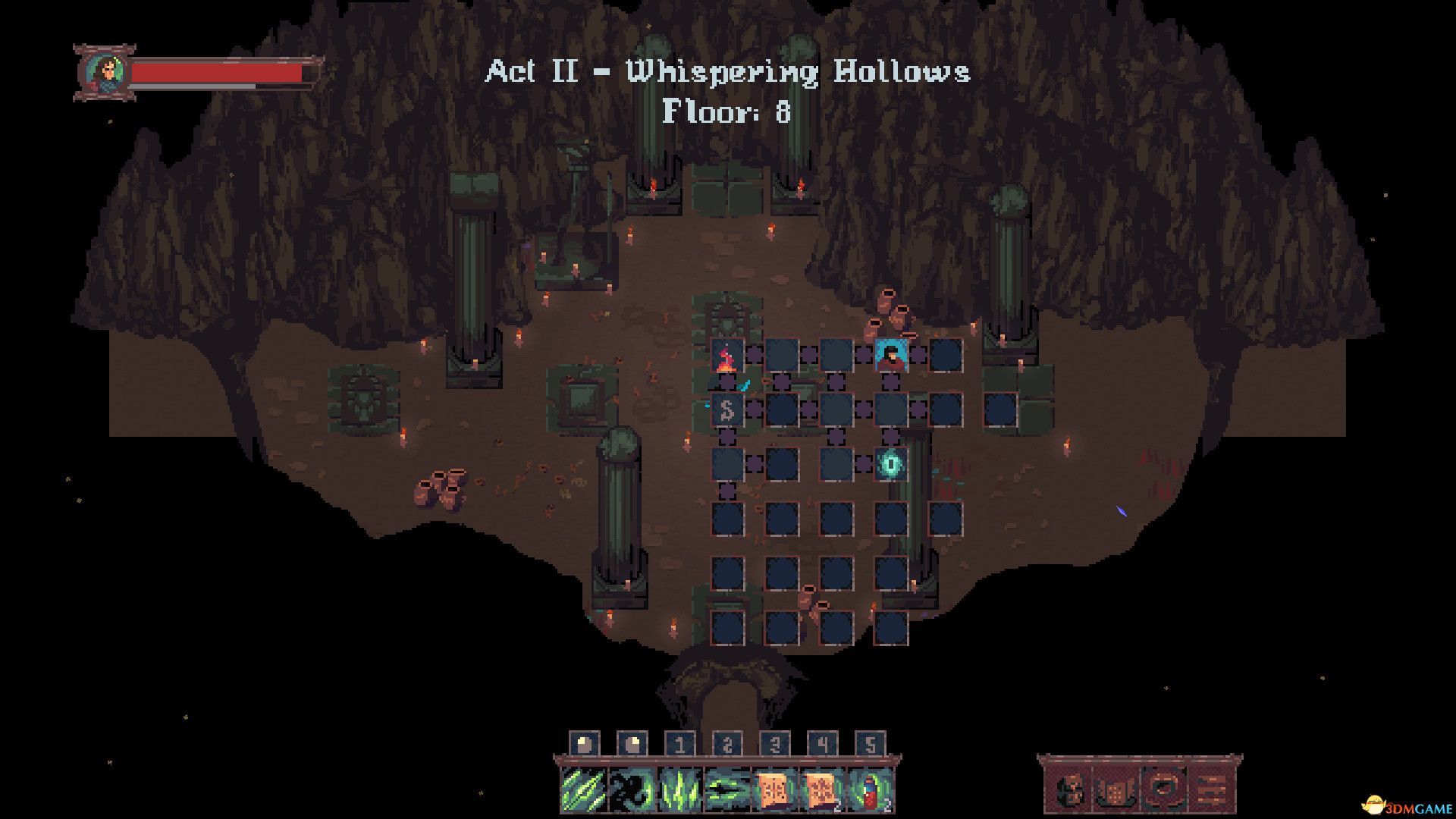Activate the green claw slash ability
This screenshot has width=1456, height=819.
583,789
